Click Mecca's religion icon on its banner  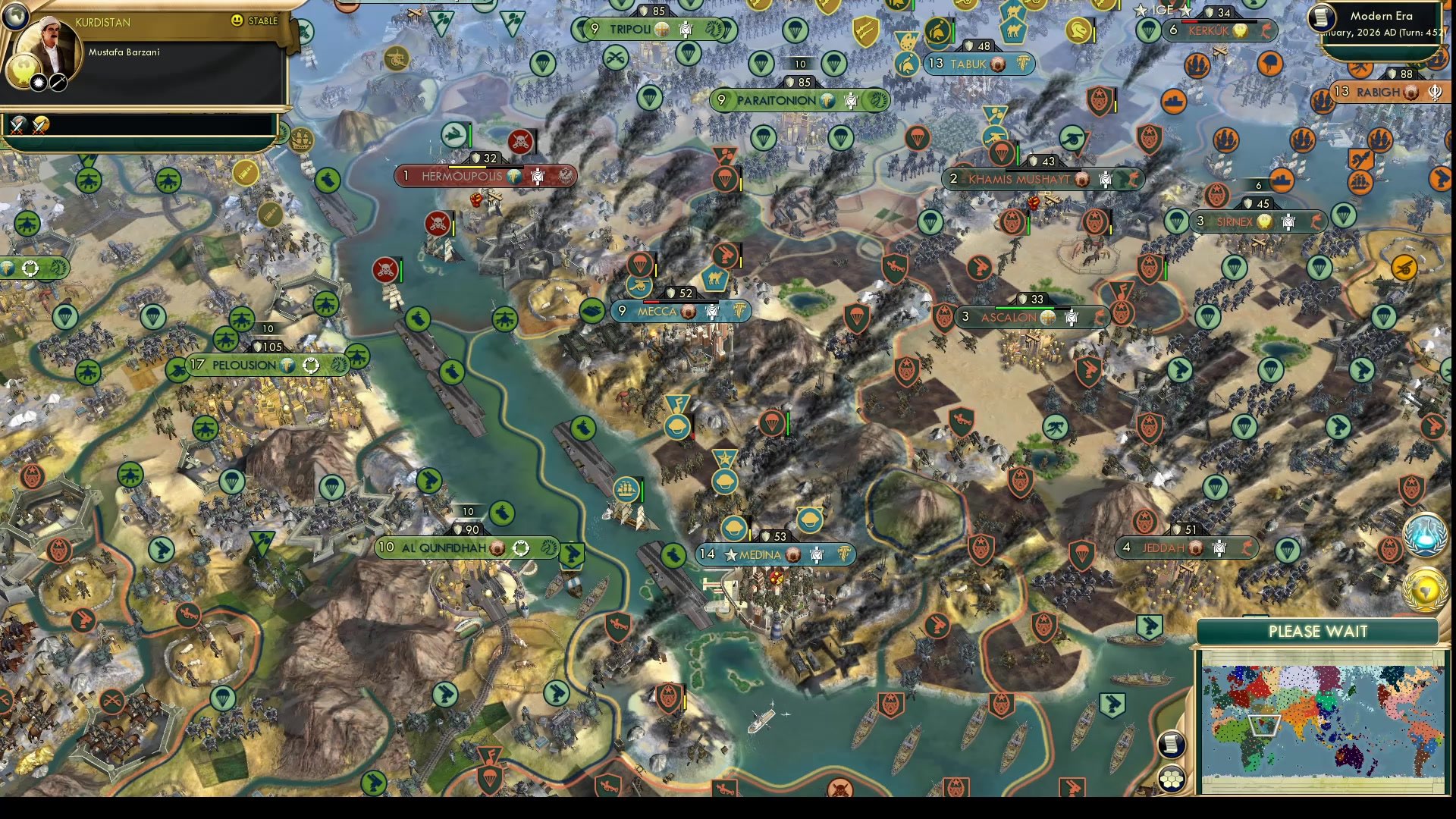[x=688, y=312]
